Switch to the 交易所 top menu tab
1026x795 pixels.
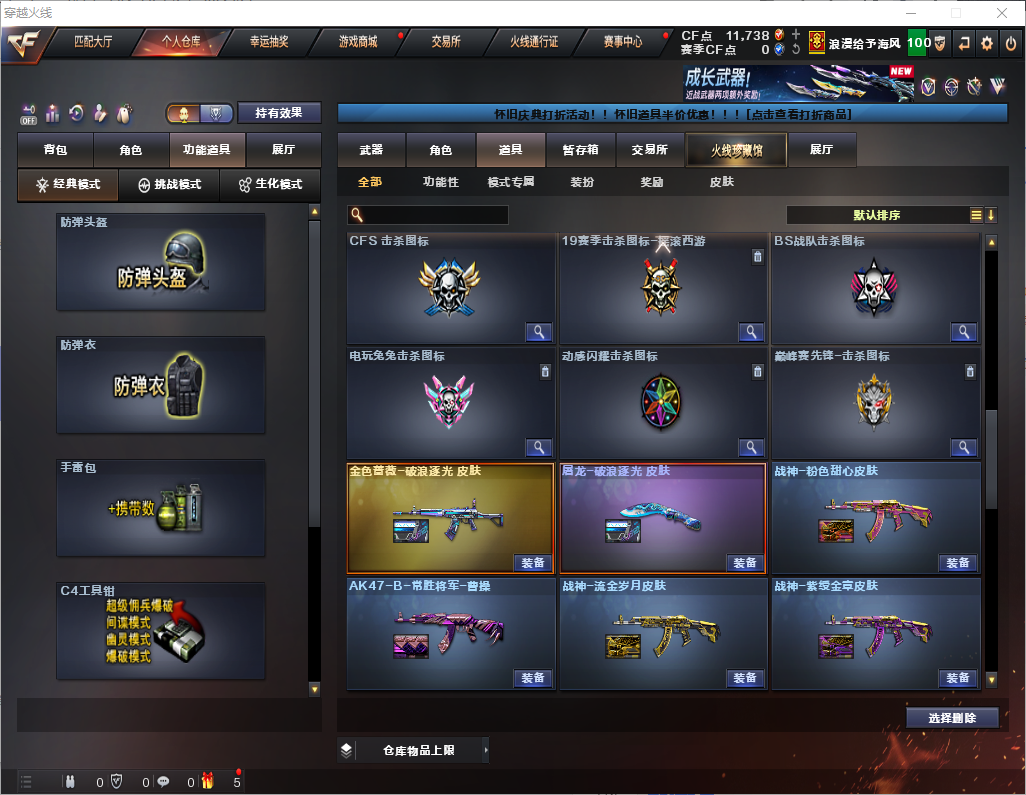[x=446, y=42]
